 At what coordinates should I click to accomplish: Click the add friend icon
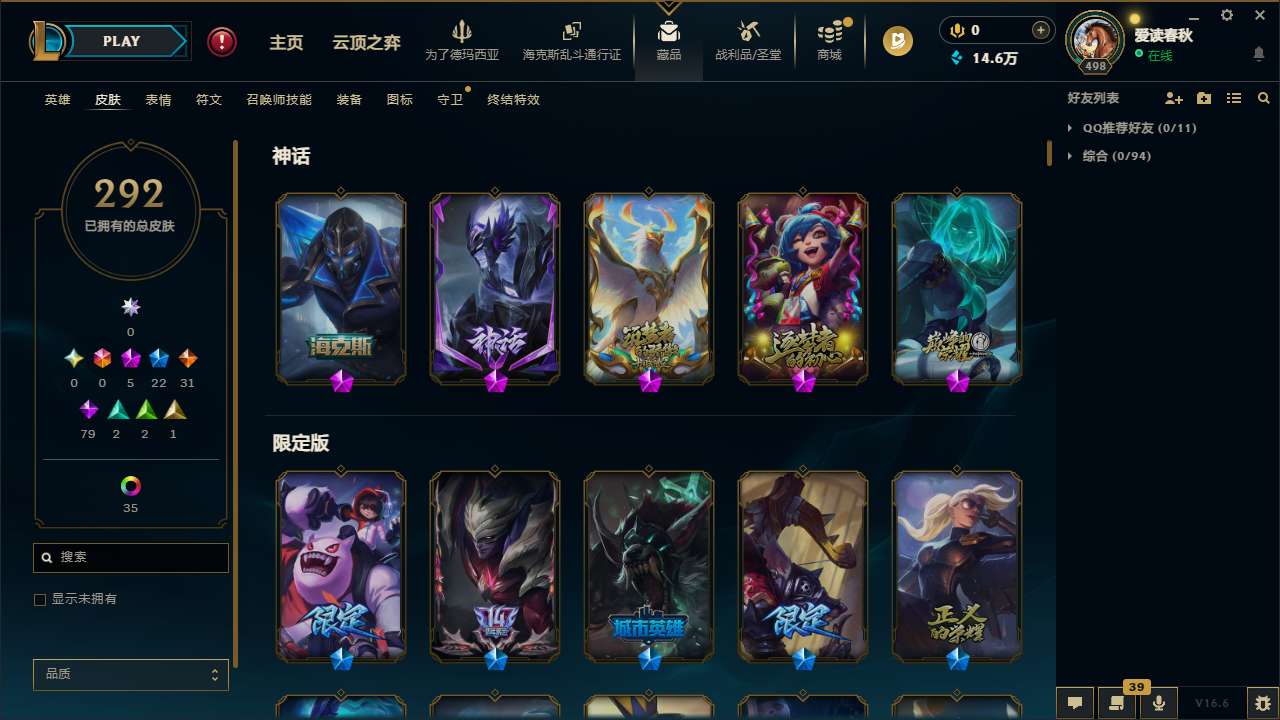(x=1173, y=98)
